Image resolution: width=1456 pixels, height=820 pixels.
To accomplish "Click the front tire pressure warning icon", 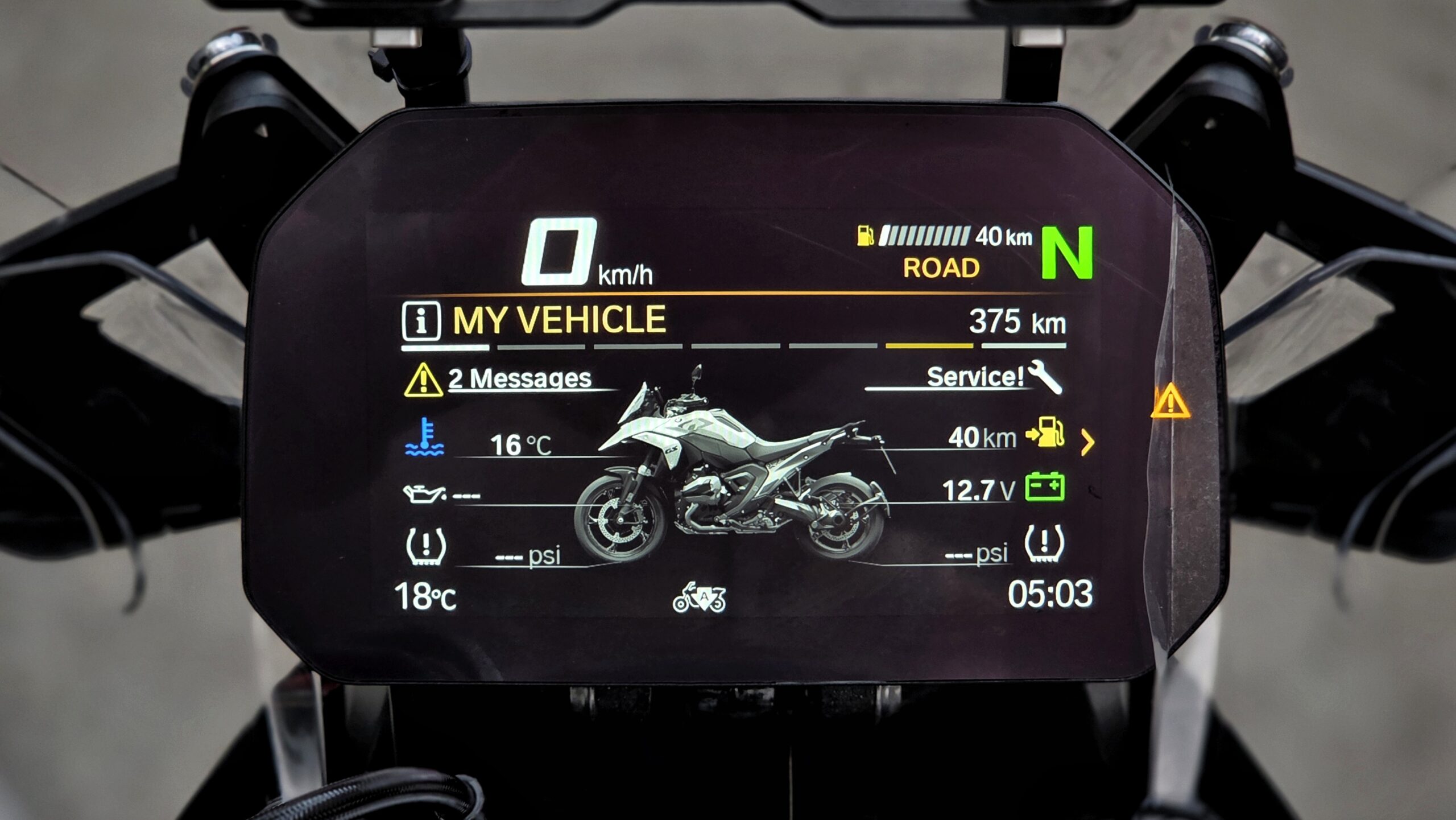I will pos(426,546).
